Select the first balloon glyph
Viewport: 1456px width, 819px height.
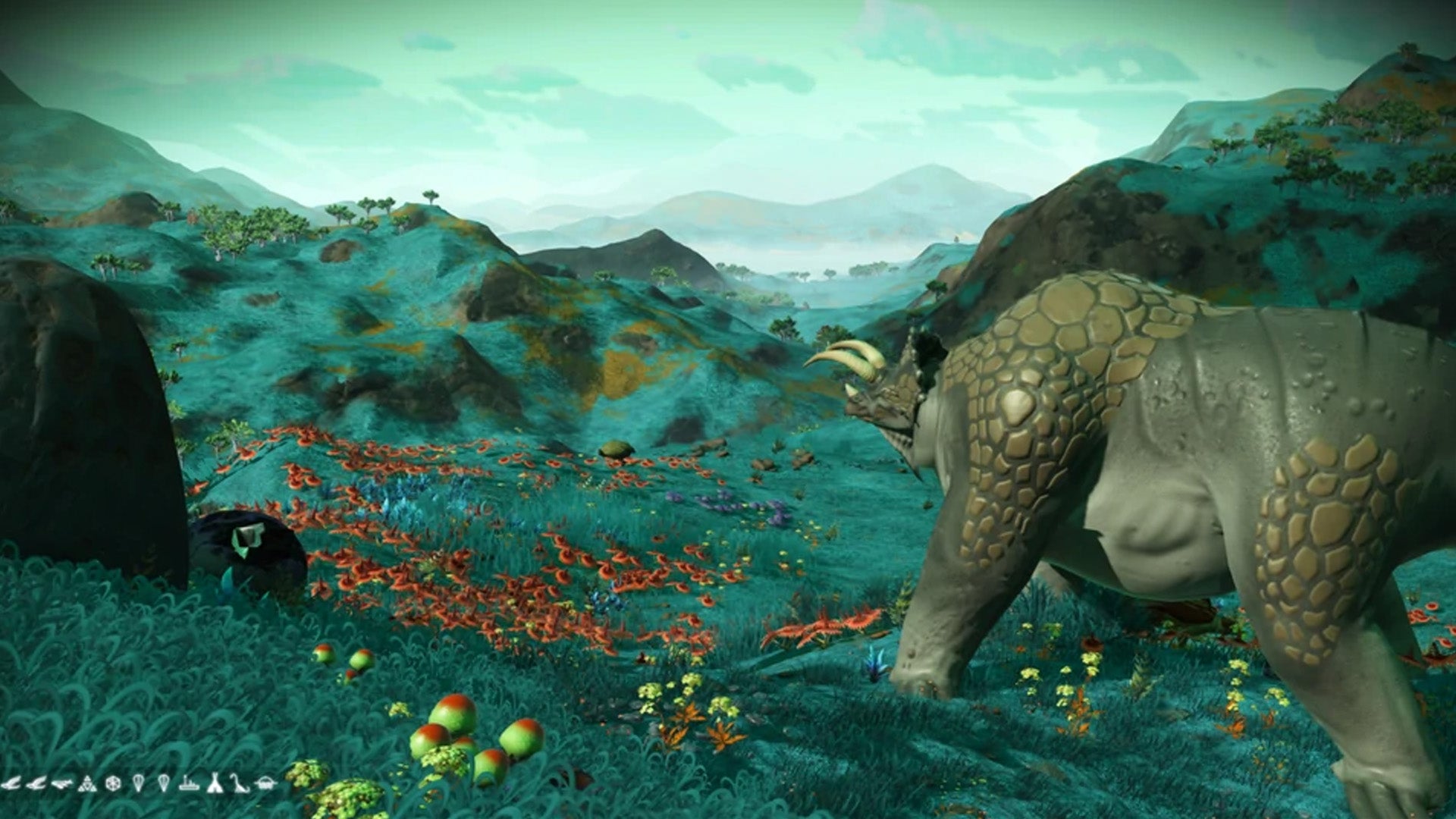click(139, 783)
